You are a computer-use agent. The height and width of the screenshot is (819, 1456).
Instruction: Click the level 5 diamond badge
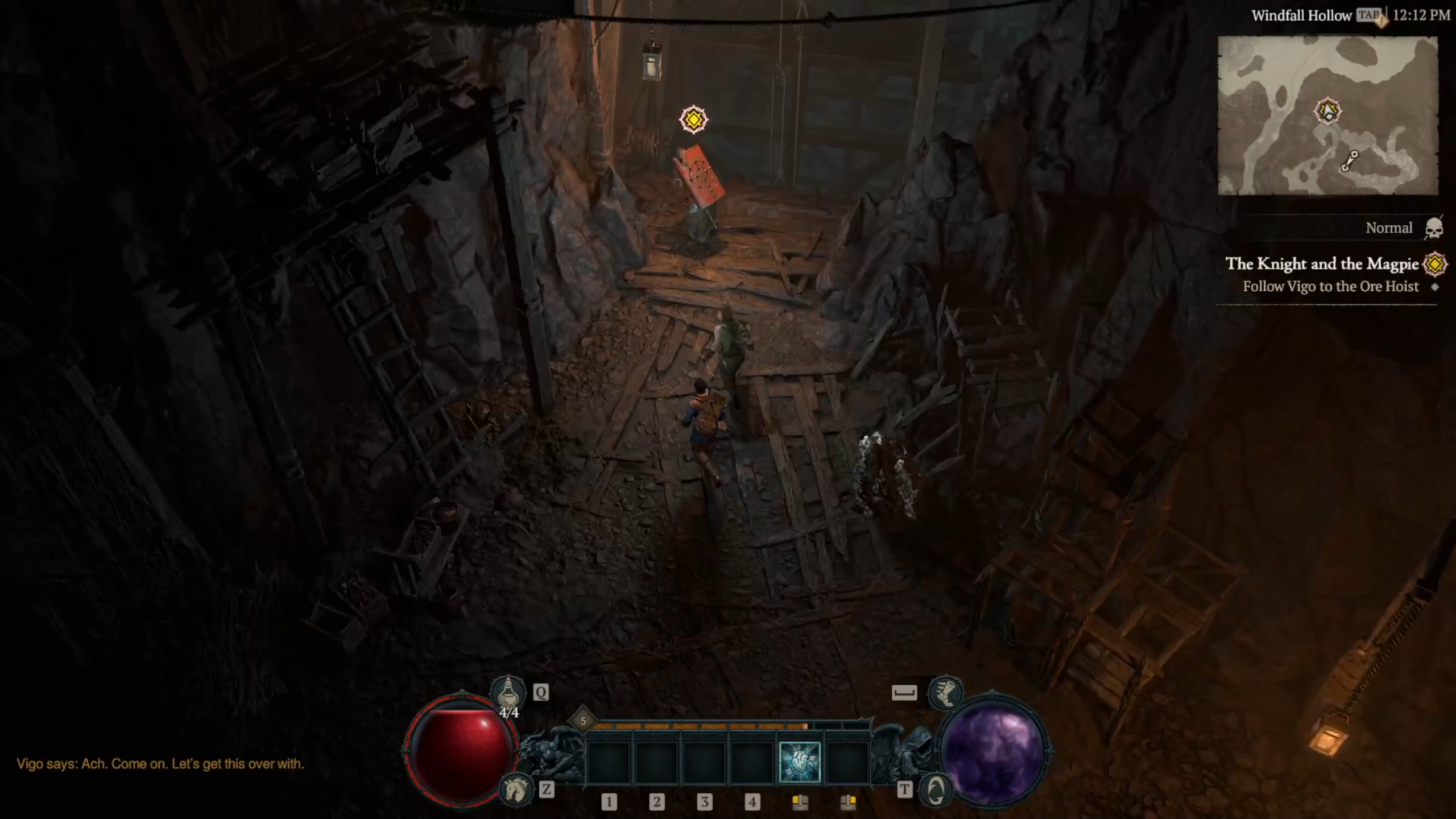tap(583, 721)
